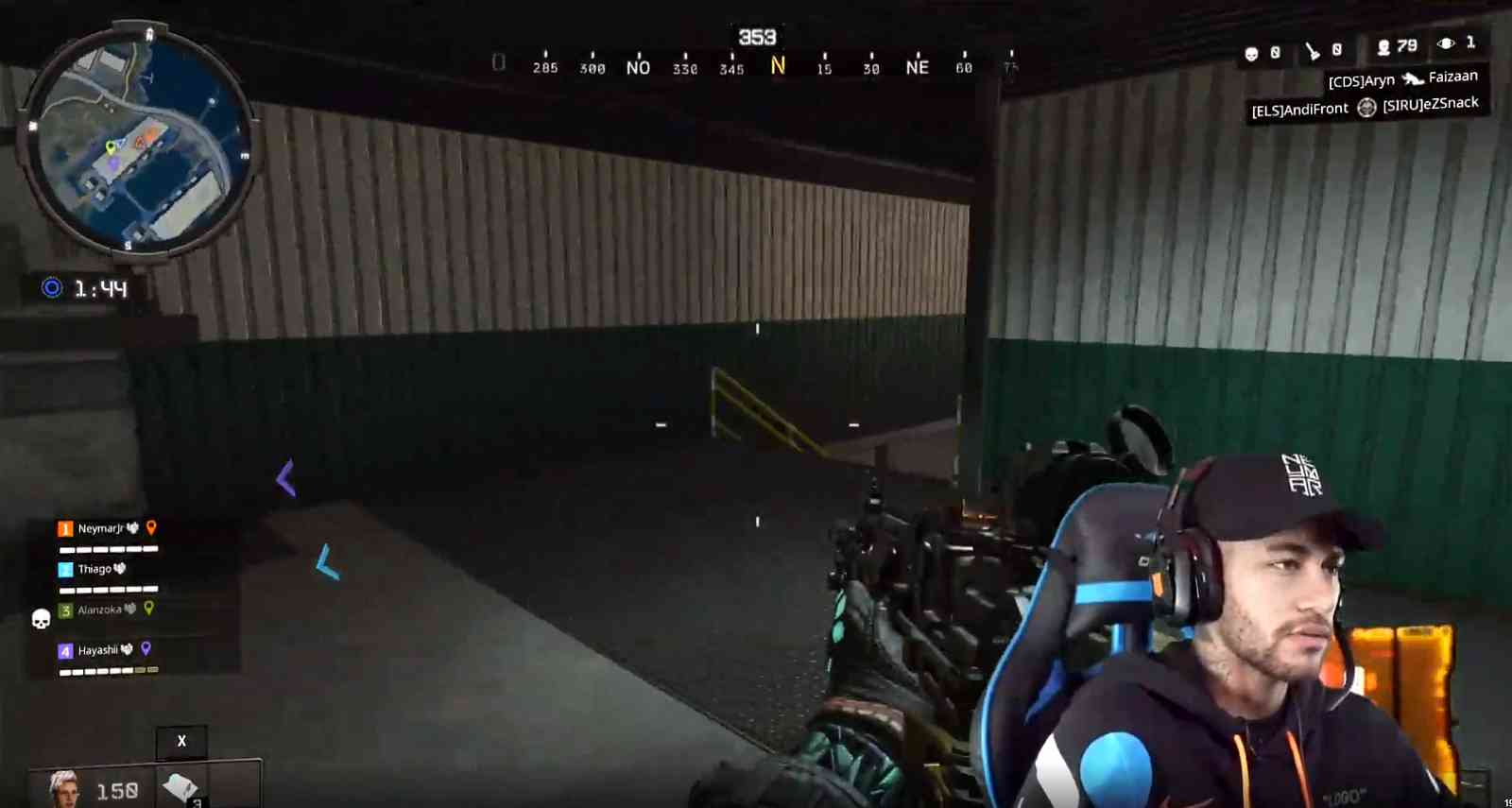Select the [ELS]AndiFront player nameplate
Image resolution: width=1512 pixels, height=808 pixels.
[1301, 108]
